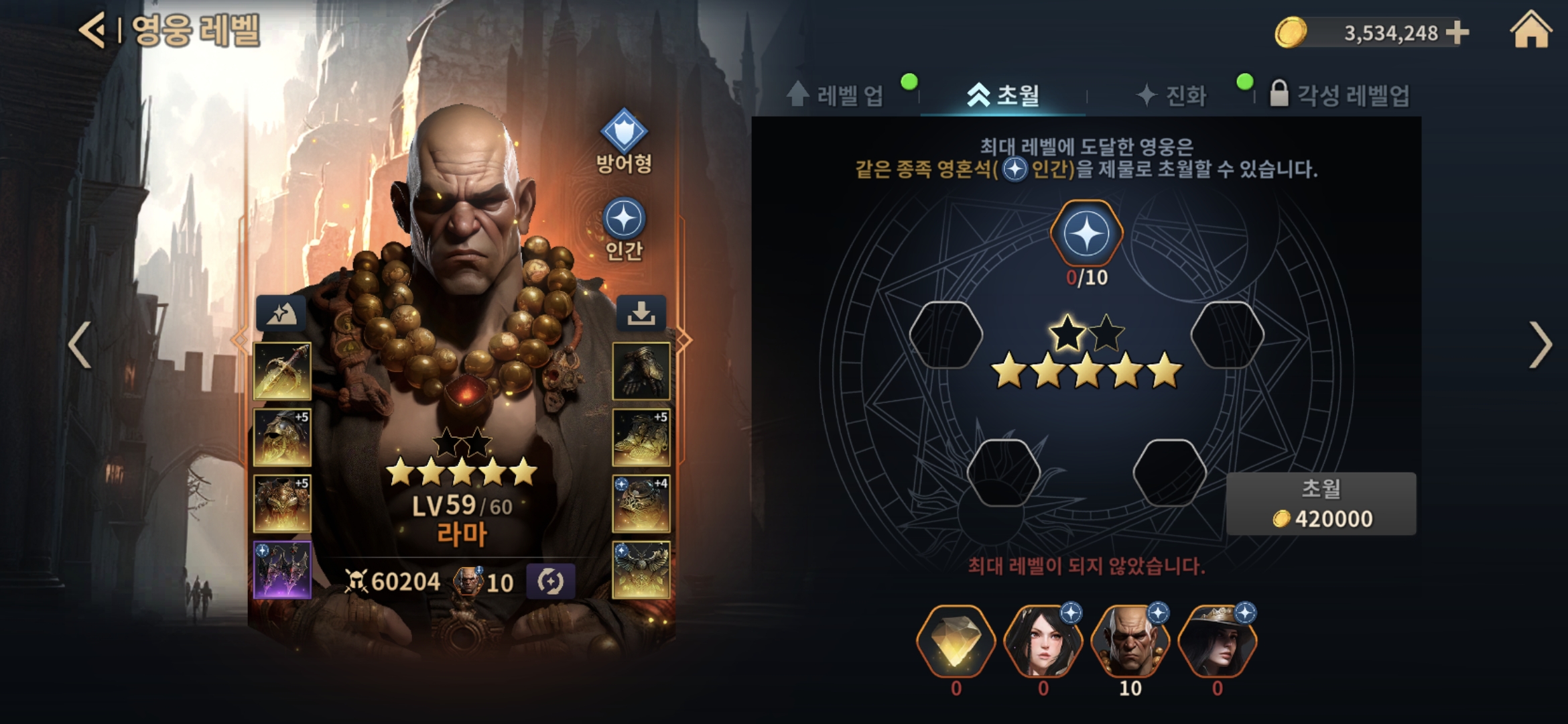Return to the home screen
The image size is (1568, 724).
point(1530,32)
